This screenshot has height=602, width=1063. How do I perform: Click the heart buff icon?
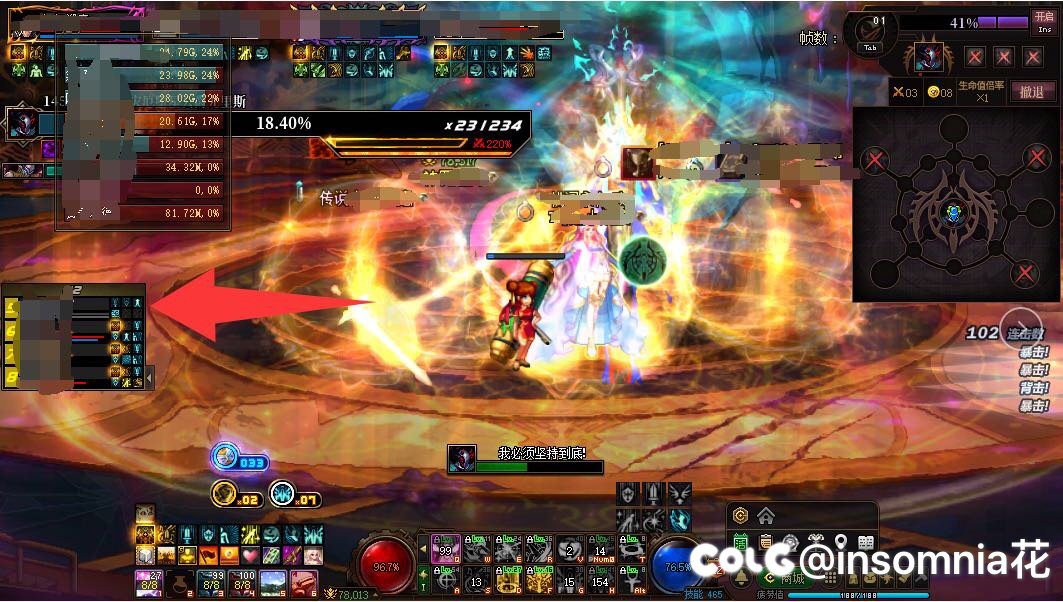(x=248, y=554)
